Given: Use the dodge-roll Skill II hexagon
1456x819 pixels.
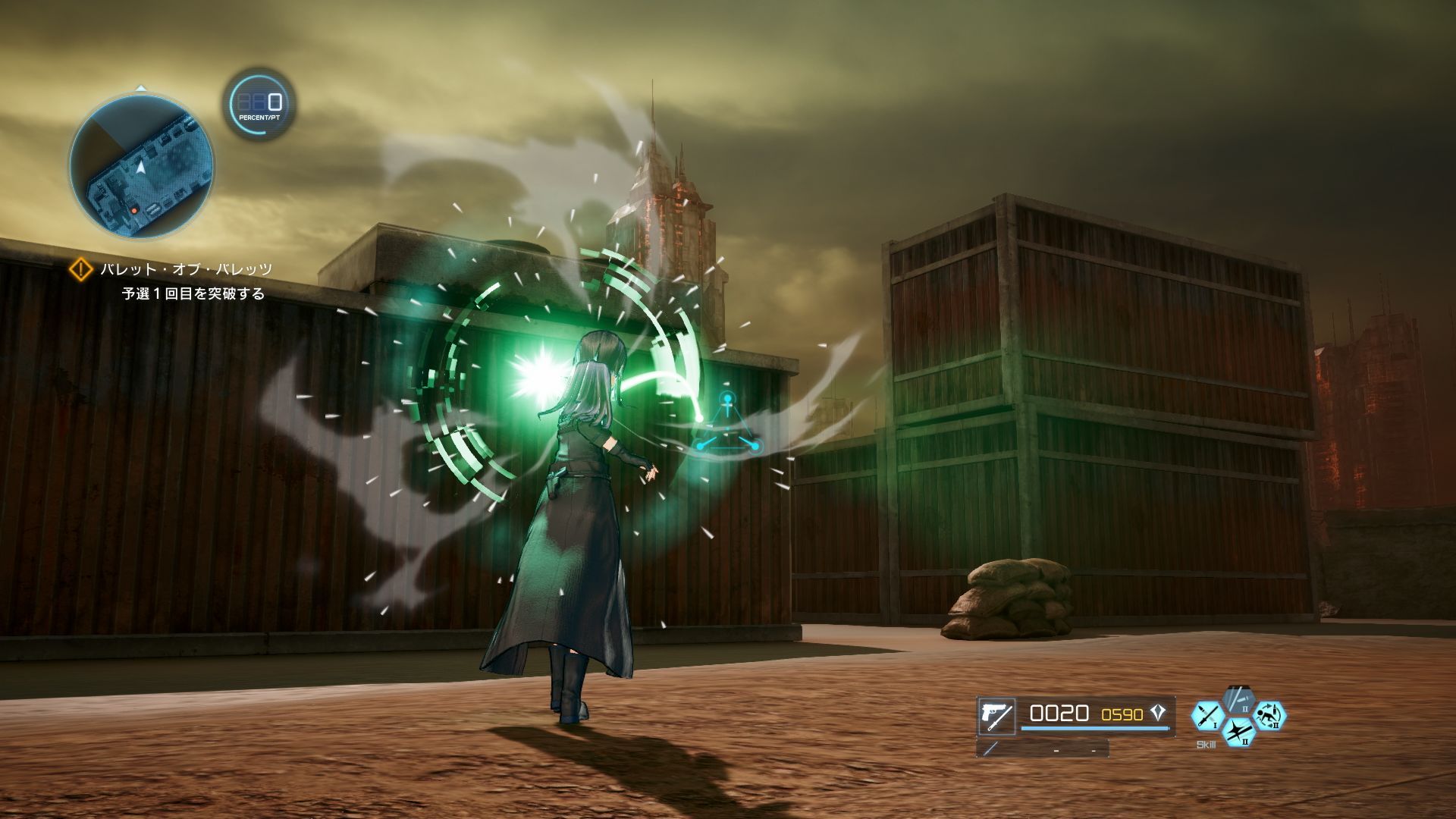Looking at the screenshot, I should click(x=1272, y=717).
